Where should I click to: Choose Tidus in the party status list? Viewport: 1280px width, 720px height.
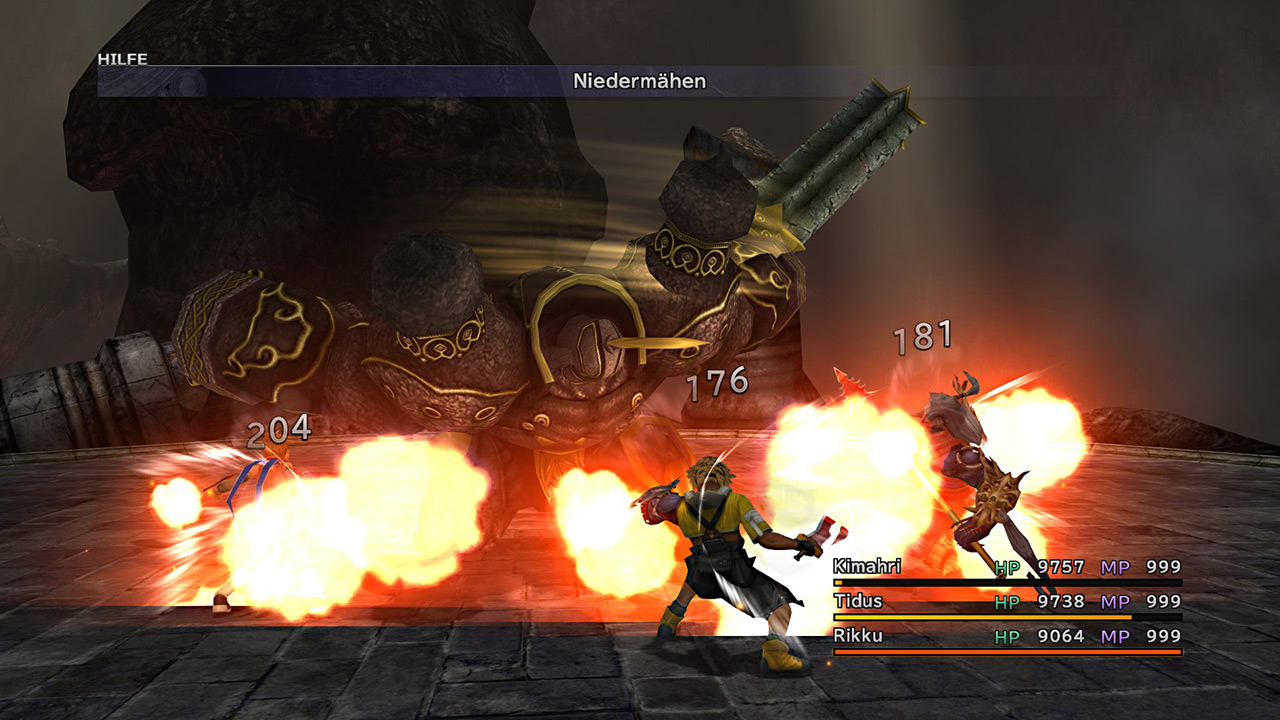click(x=858, y=601)
